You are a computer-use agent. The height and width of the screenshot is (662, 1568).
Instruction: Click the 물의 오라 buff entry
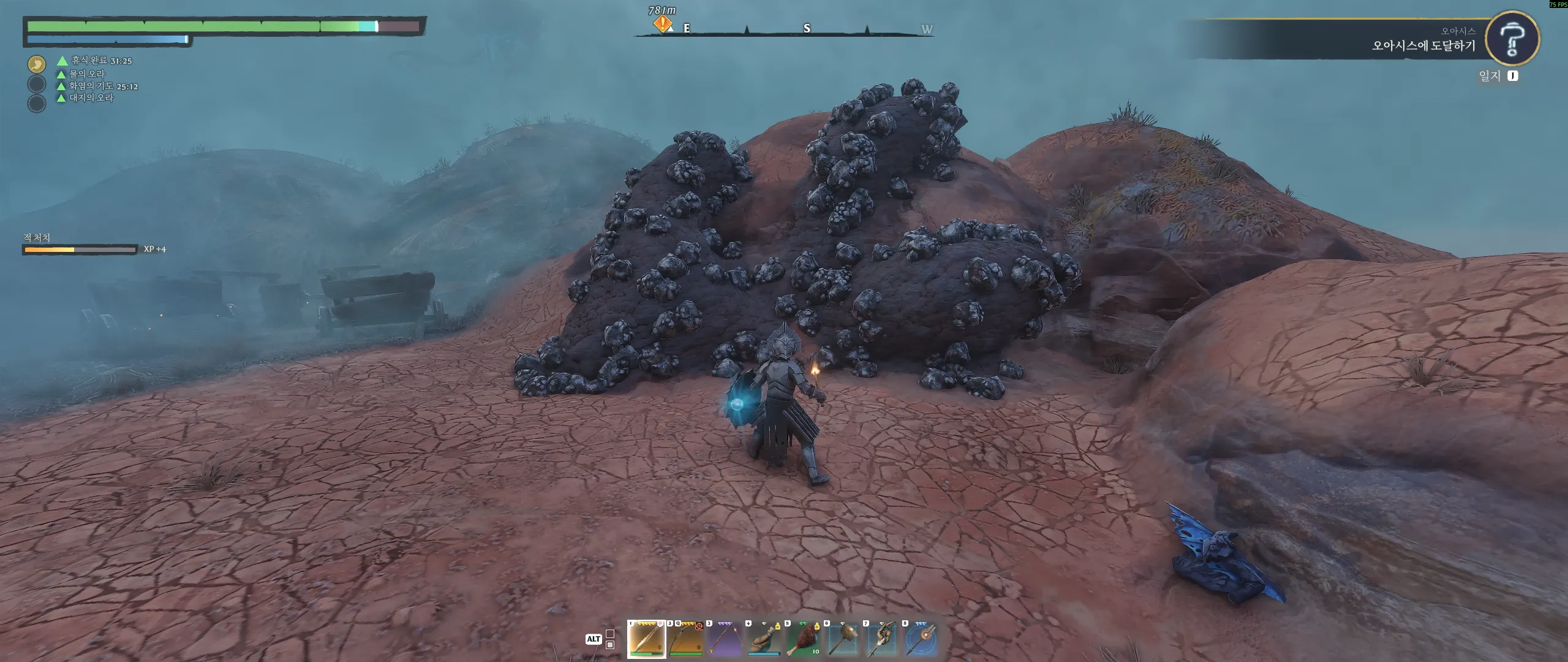(86, 74)
